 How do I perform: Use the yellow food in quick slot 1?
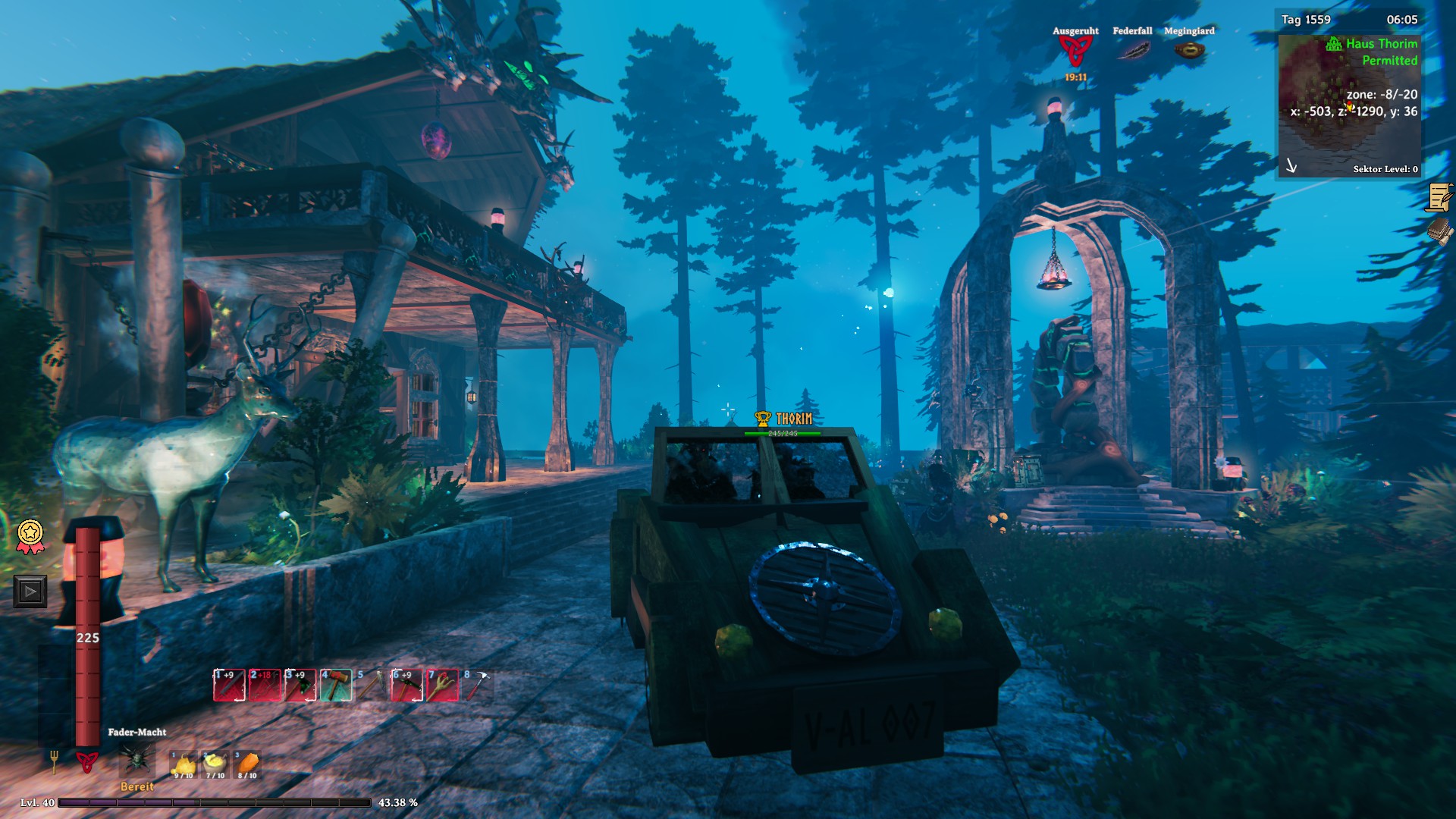(183, 765)
